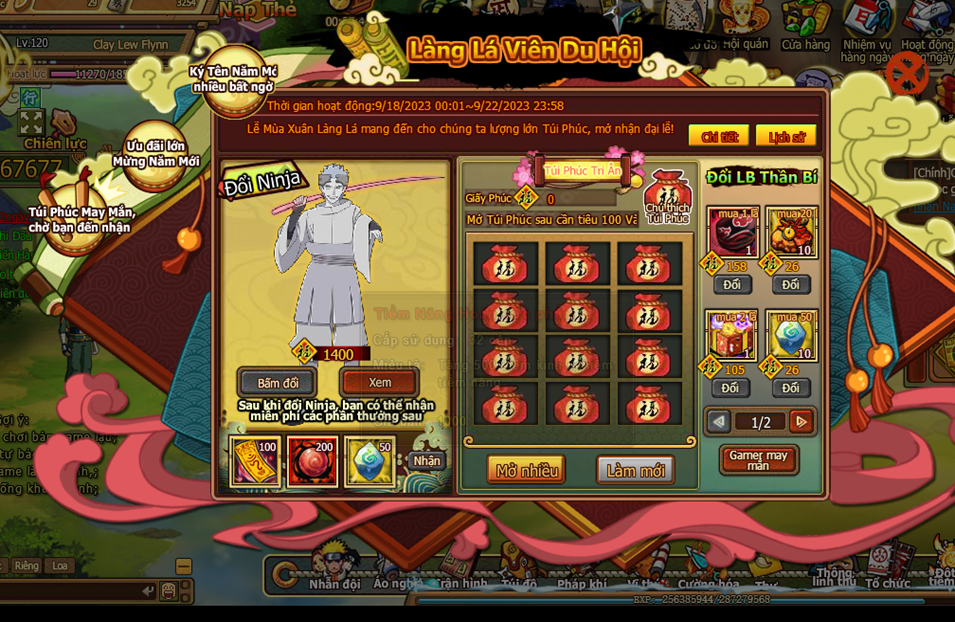The height and width of the screenshot is (622, 955).
Task: Open the Chi tiết details button
Action: pyautogui.click(x=718, y=136)
